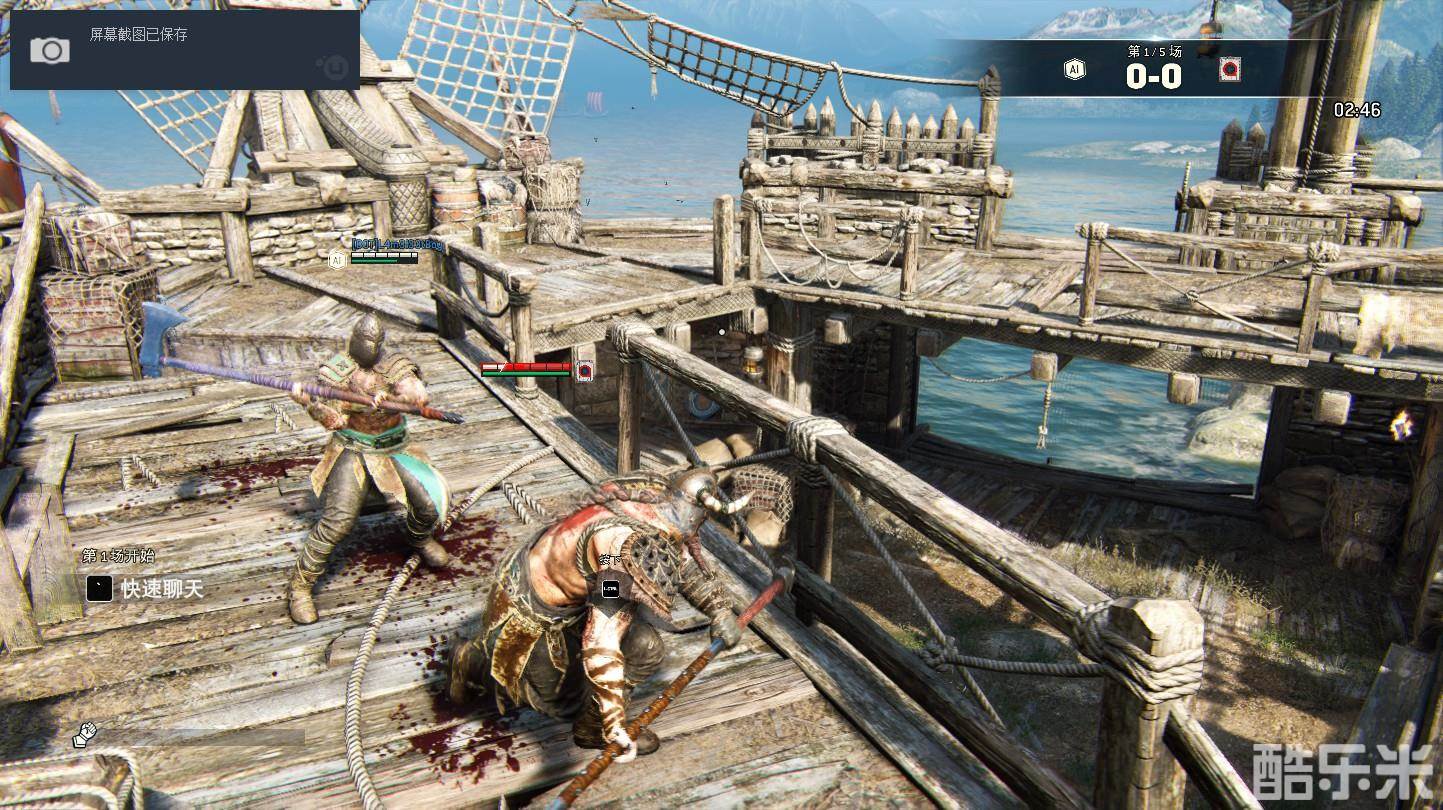Select the red team emblem in scoreboard

point(1229,70)
